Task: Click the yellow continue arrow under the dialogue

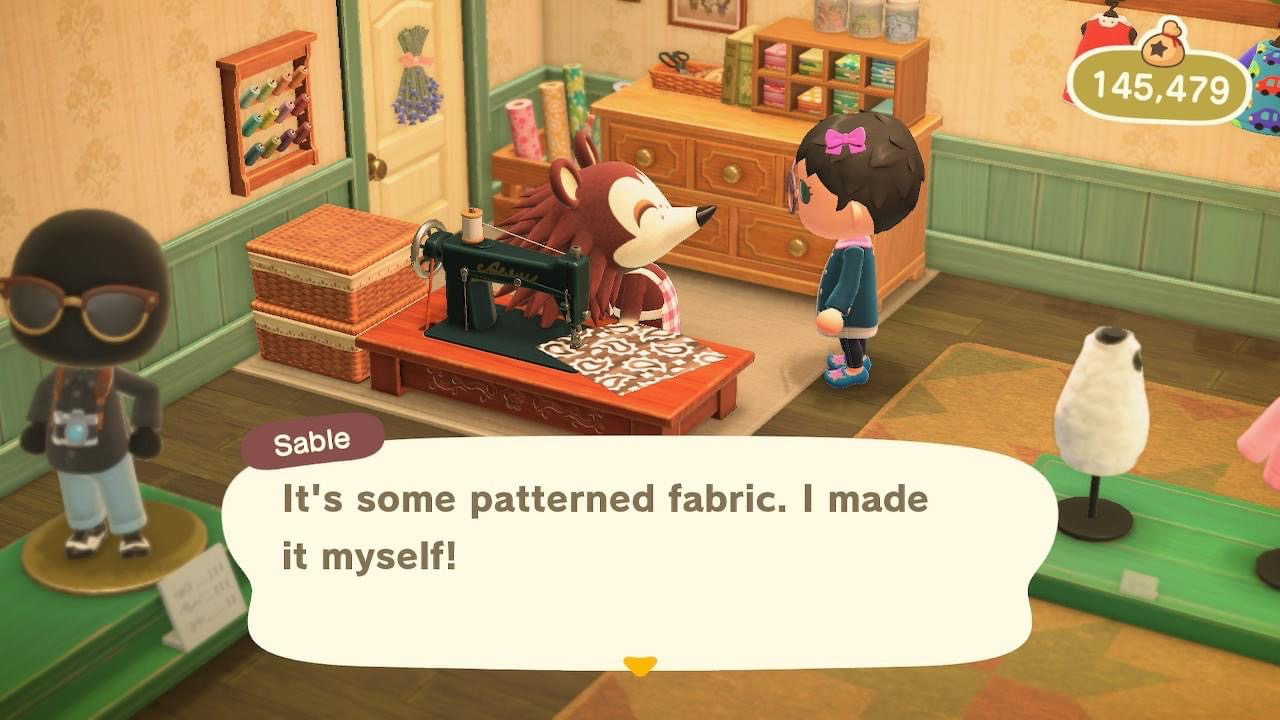Action: point(639,665)
